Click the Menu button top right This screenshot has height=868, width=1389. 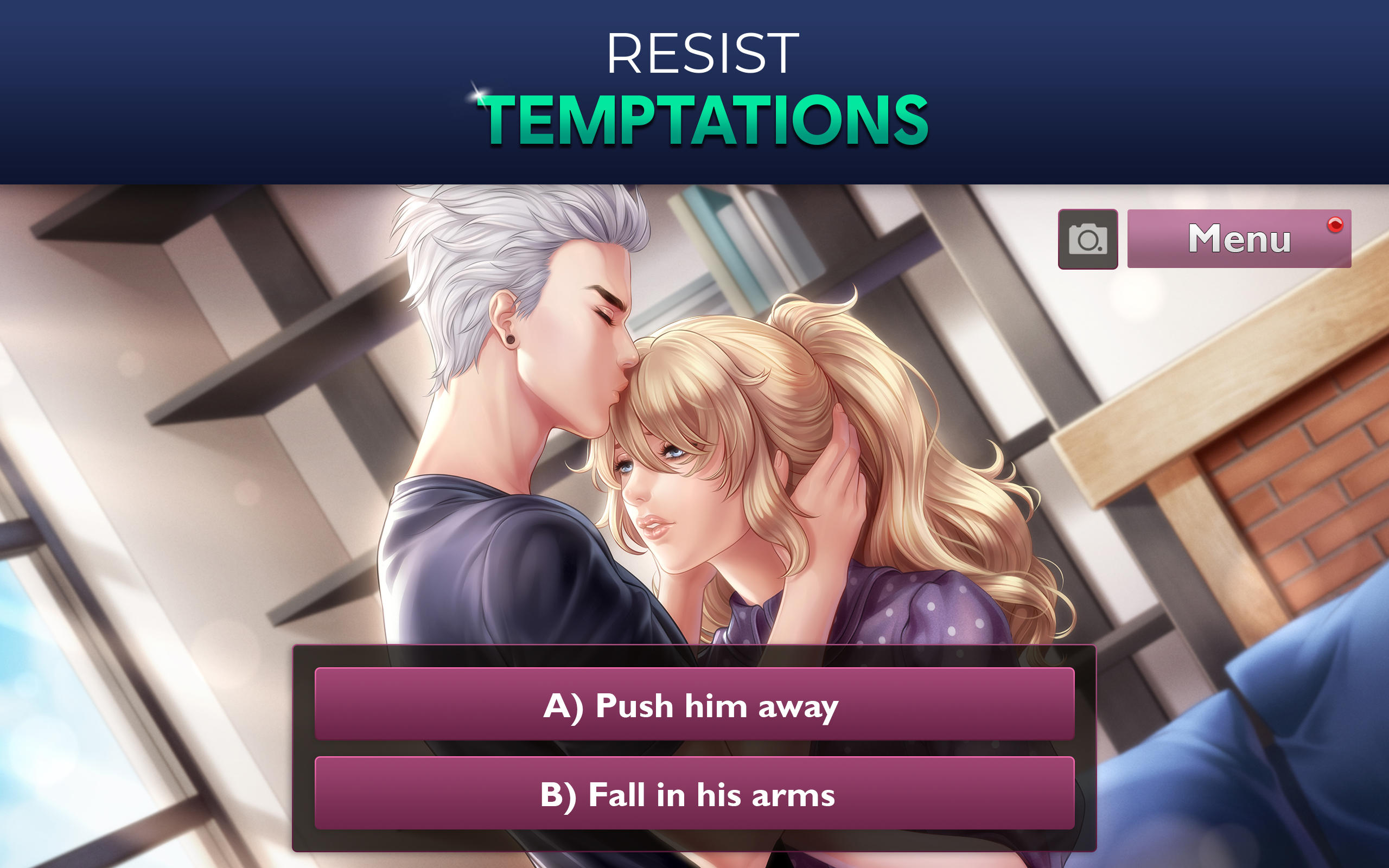(x=1238, y=241)
